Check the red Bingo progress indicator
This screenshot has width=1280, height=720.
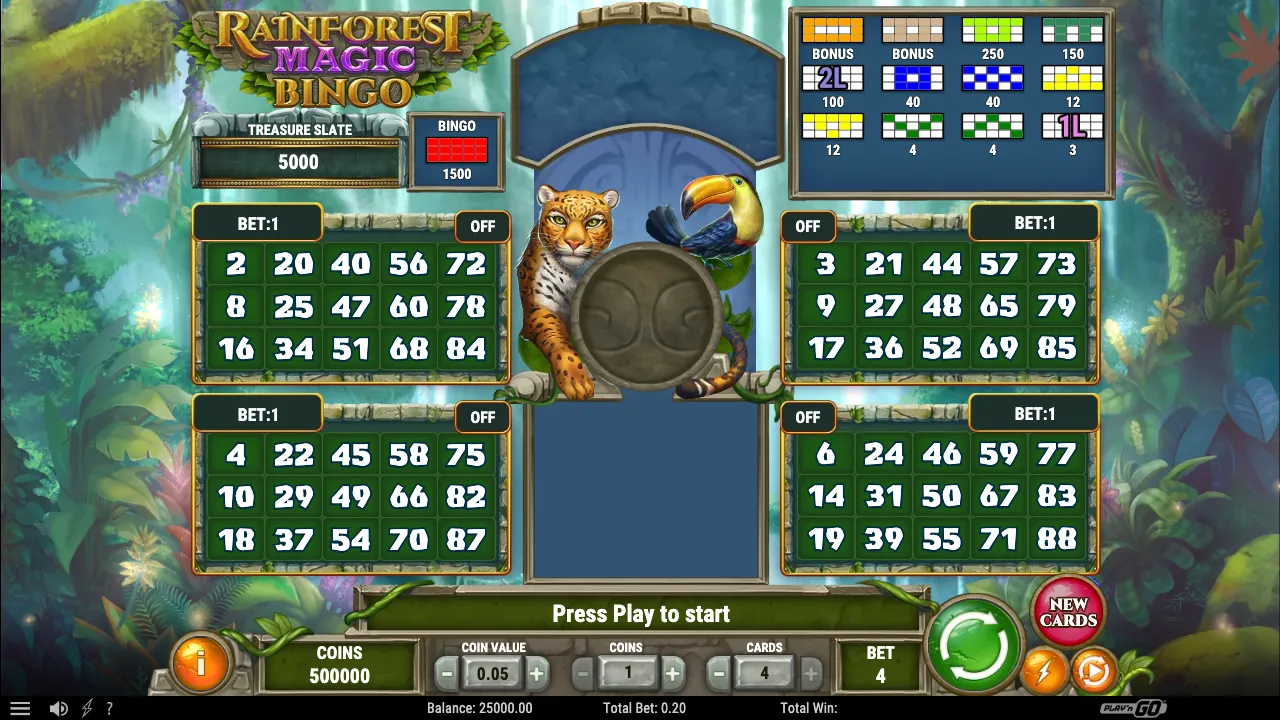(x=456, y=151)
